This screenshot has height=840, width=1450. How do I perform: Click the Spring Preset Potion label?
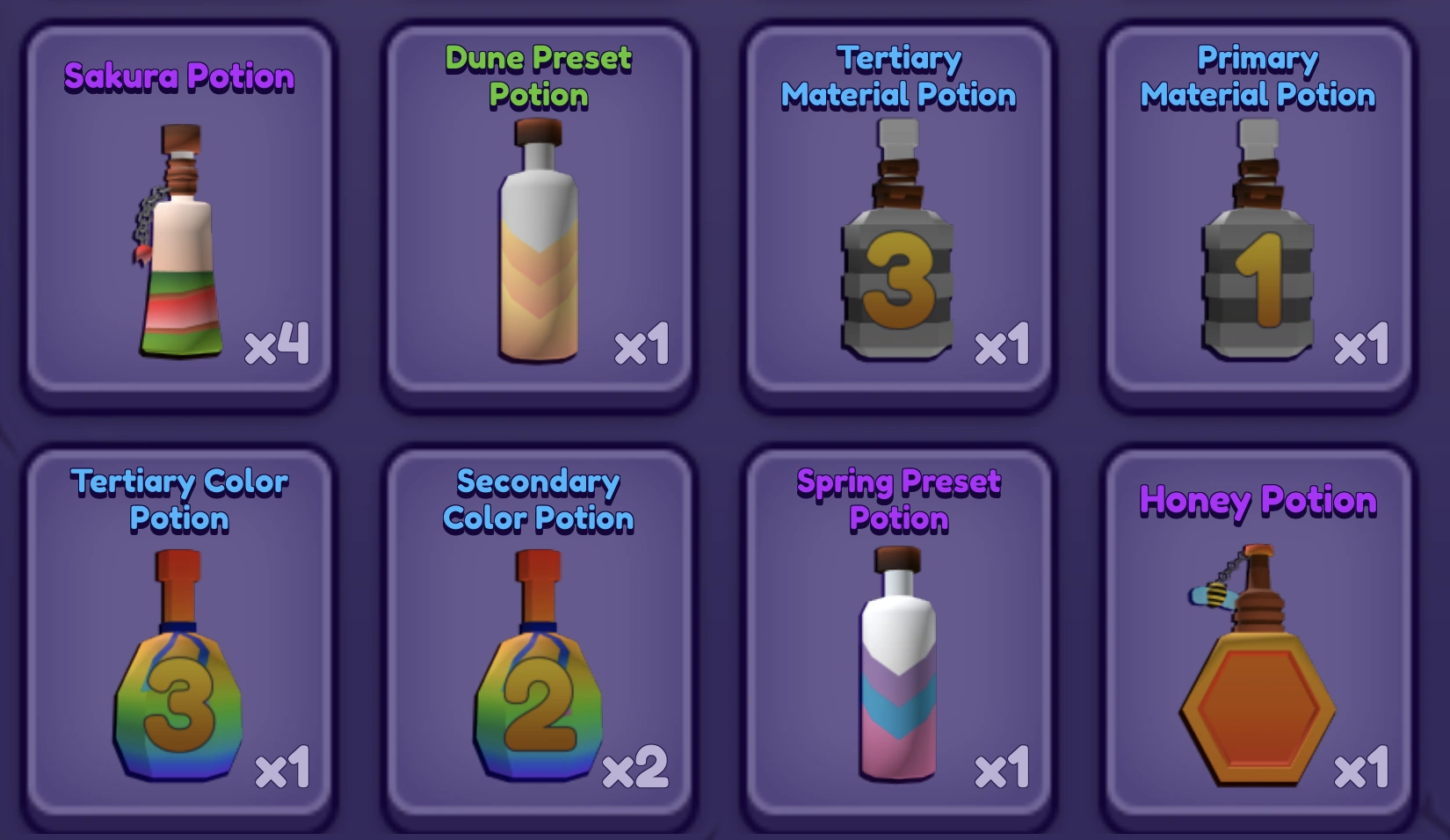[896, 499]
